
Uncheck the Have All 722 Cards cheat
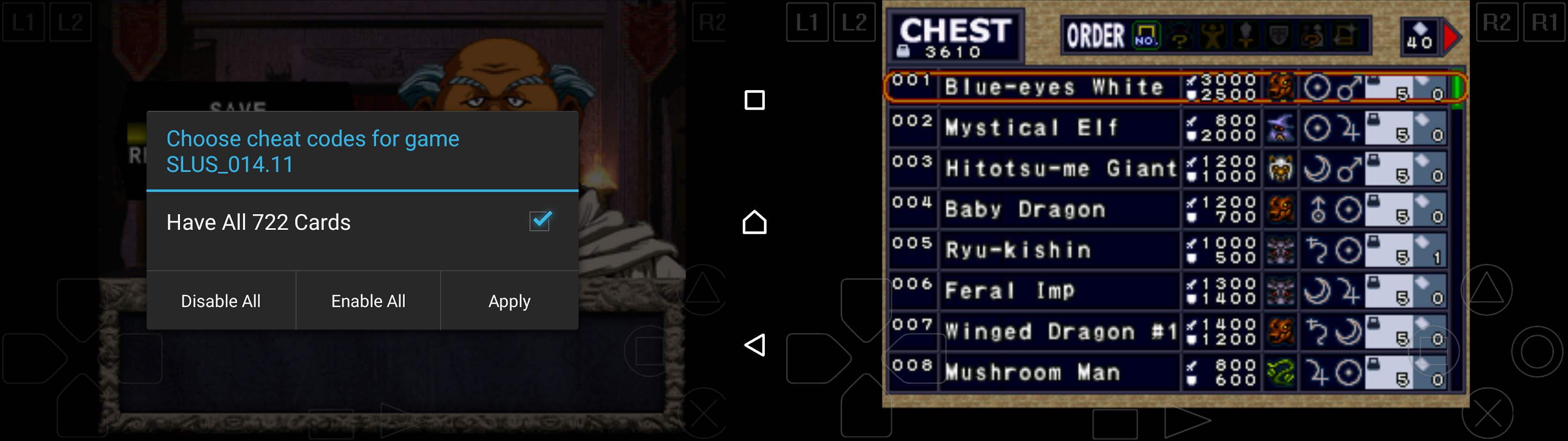(x=538, y=221)
